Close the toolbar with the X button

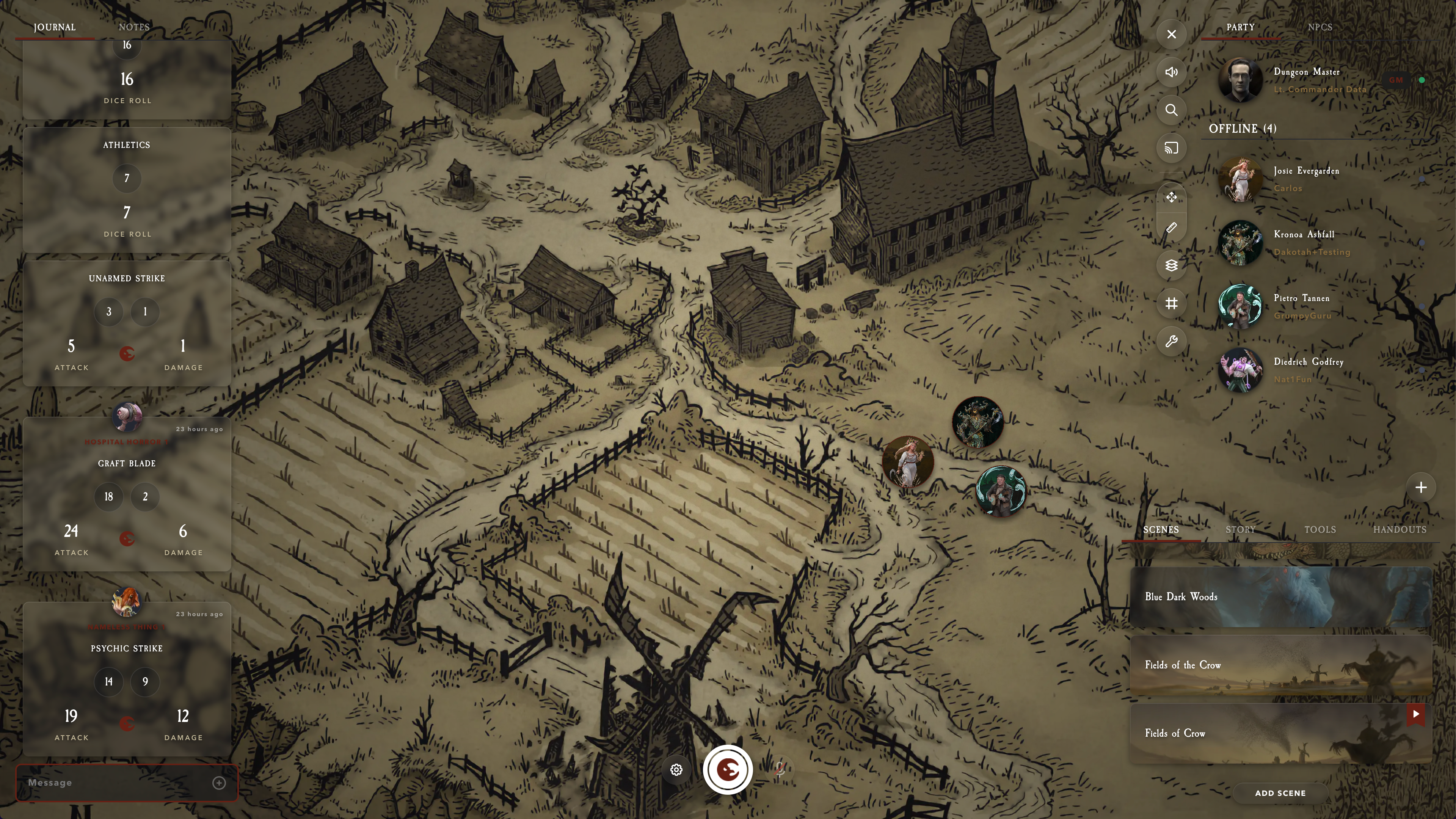(1171, 35)
